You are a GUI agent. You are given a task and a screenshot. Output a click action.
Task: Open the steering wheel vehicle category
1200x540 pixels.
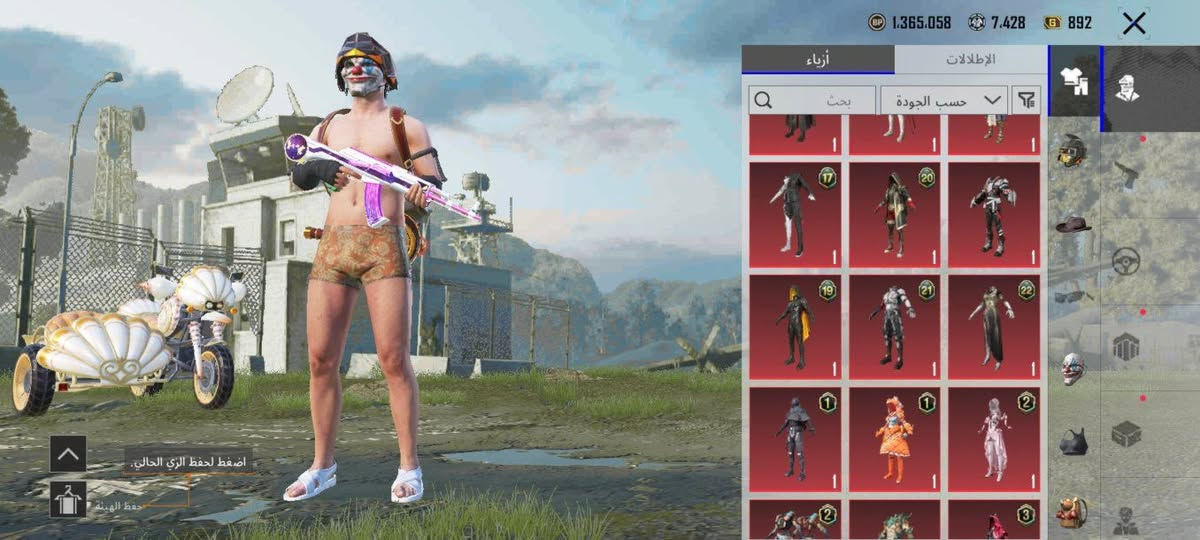pos(1127,261)
